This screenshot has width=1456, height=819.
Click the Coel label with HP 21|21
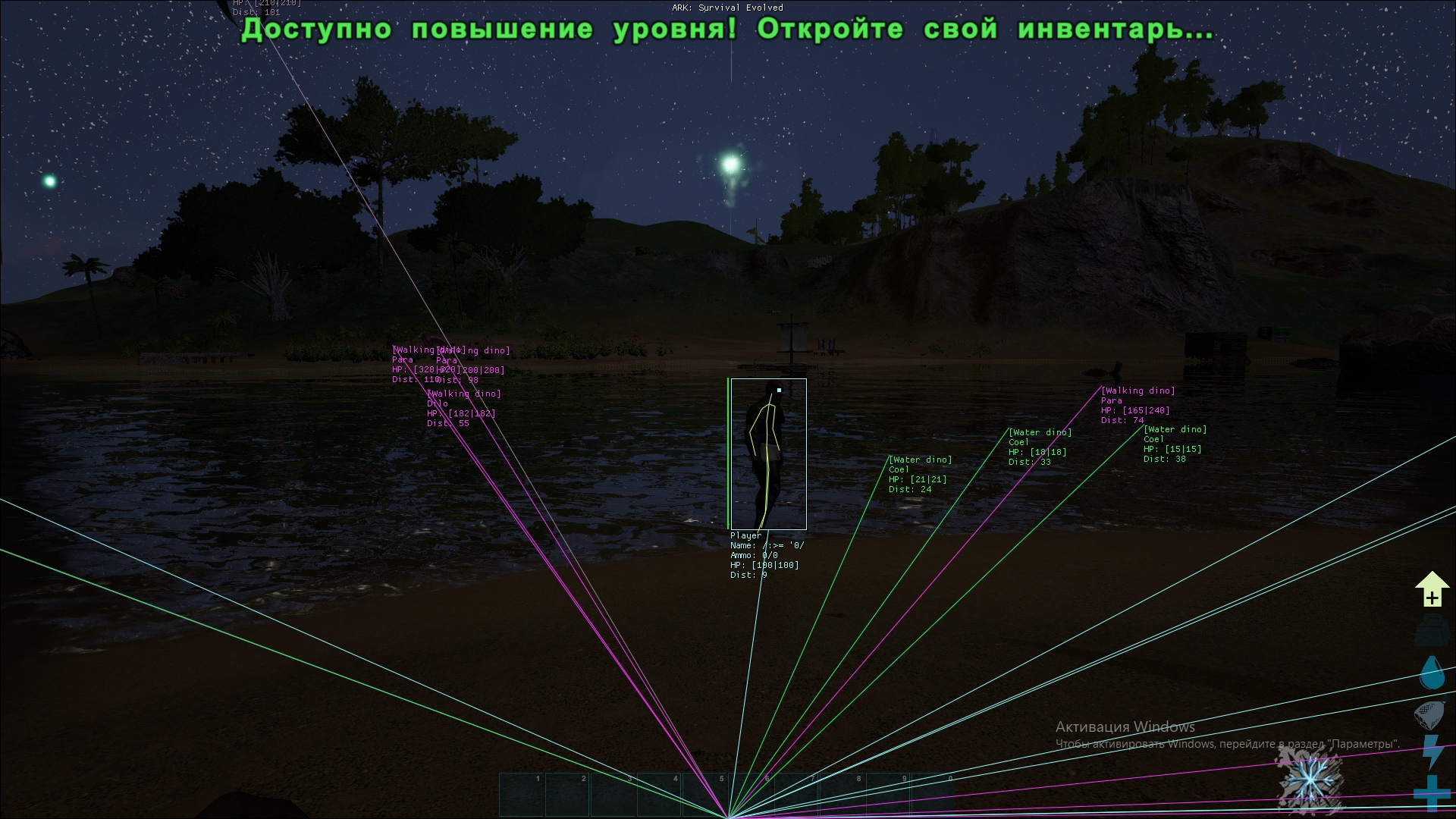point(902,469)
